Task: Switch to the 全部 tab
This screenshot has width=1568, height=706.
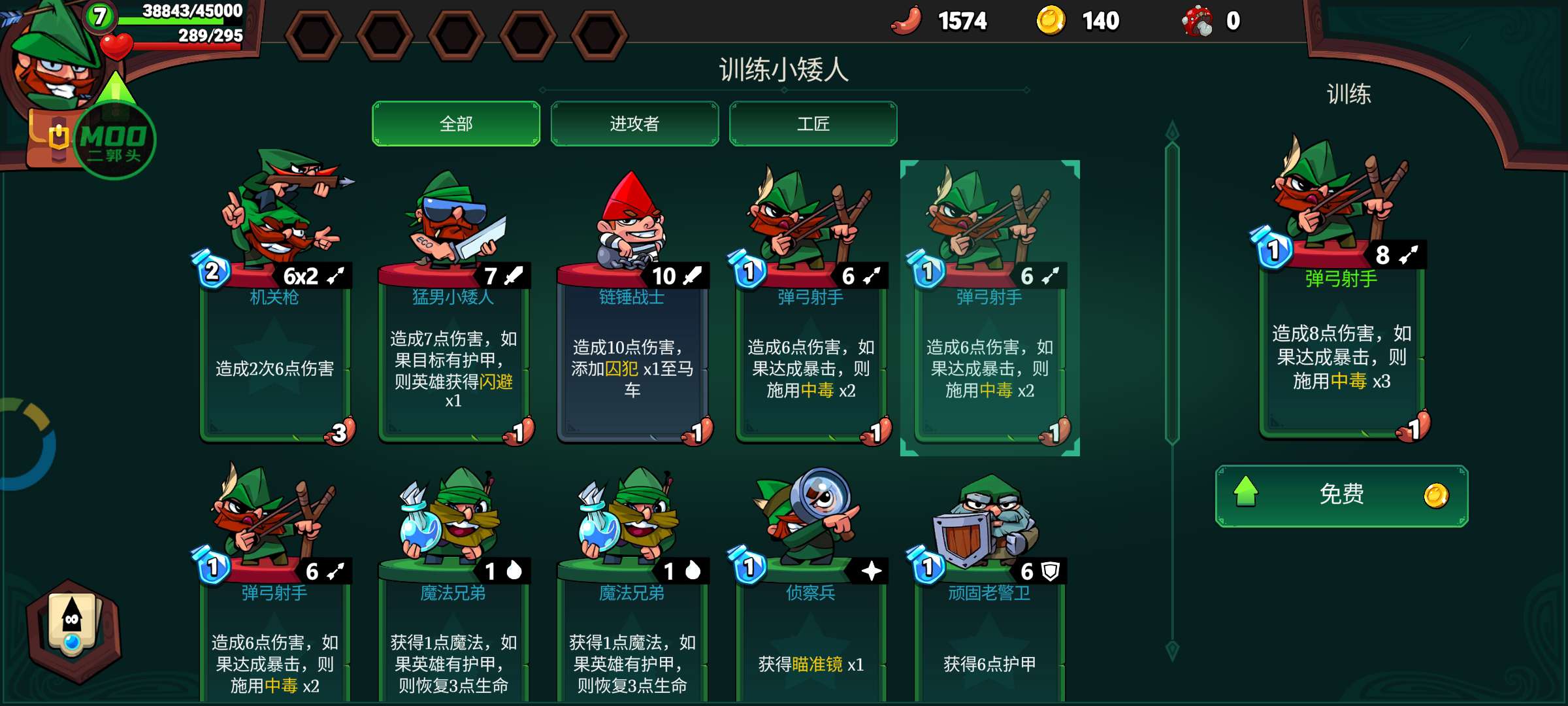Action: (455, 124)
